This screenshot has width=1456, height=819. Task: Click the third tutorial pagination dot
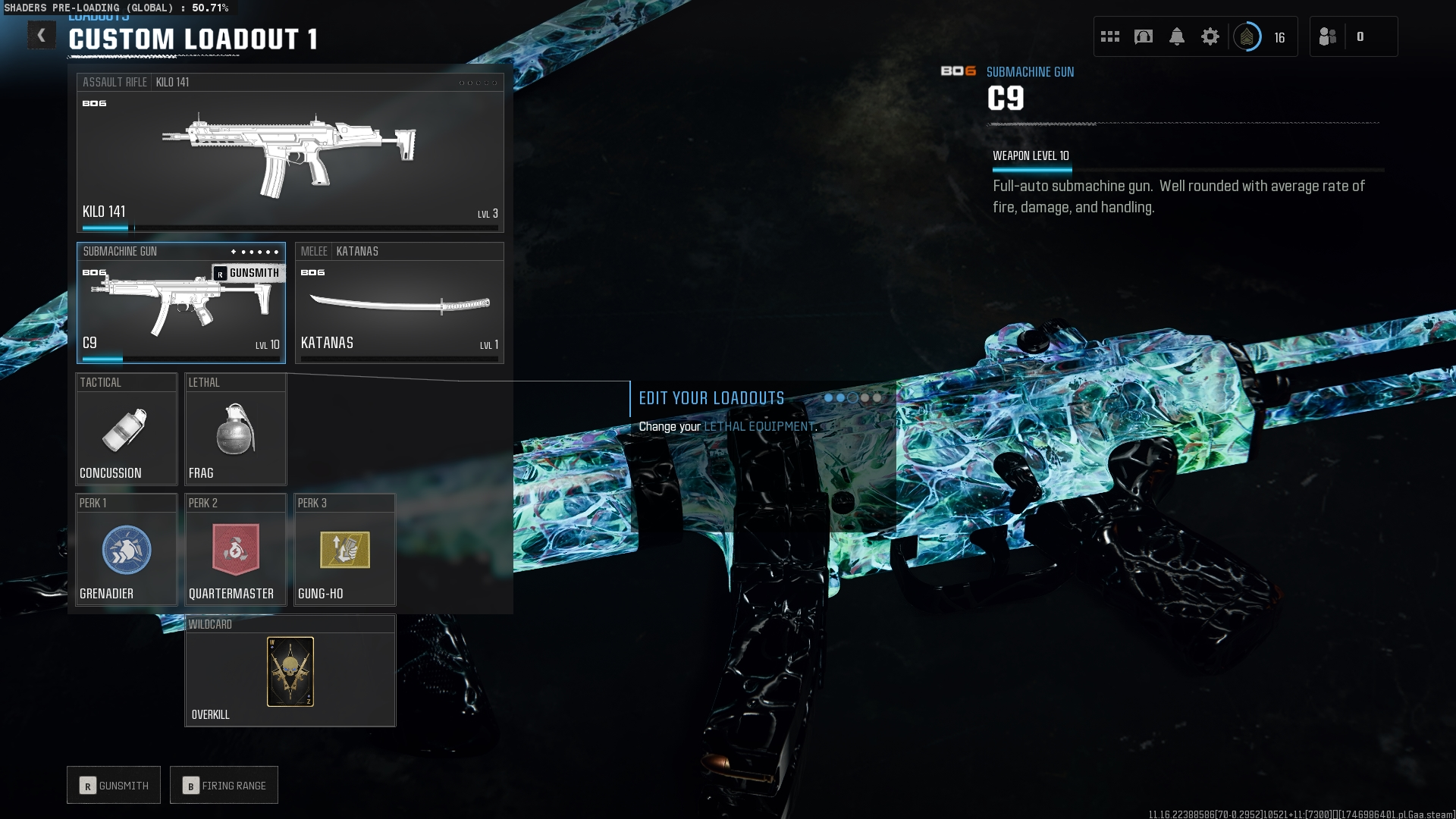[854, 397]
